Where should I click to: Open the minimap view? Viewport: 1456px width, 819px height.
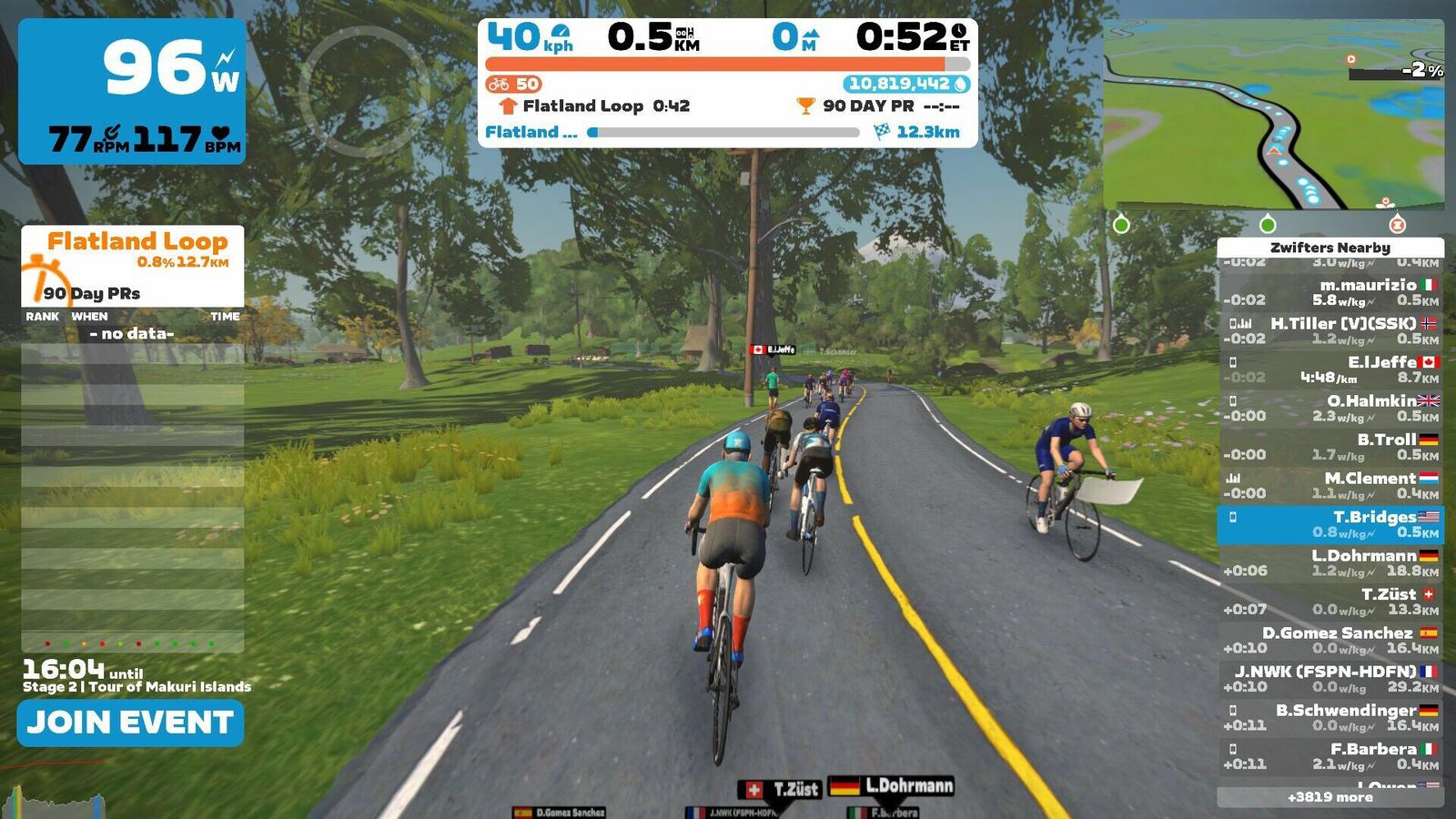tap(1272, 115)
